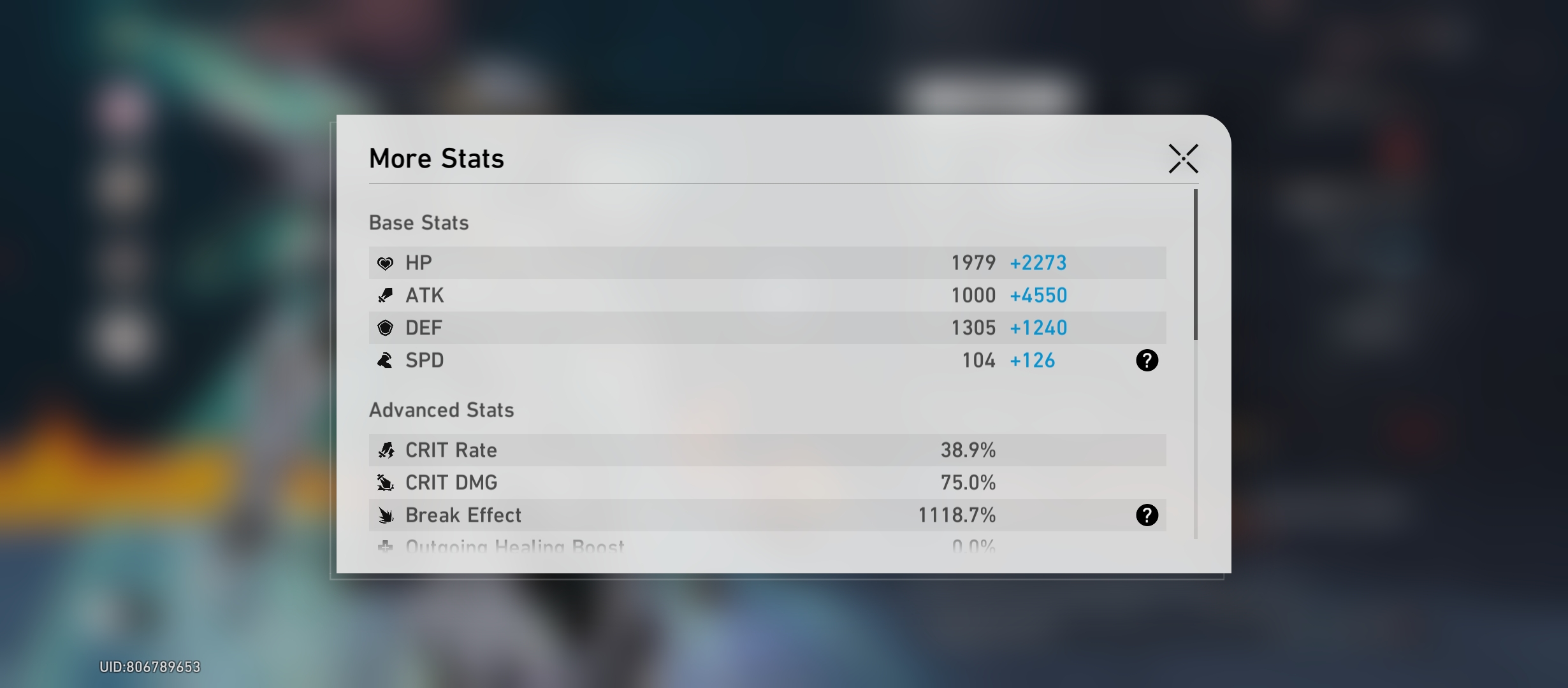
Task: Expand the Base Stats section
Action: click(419, 222)
